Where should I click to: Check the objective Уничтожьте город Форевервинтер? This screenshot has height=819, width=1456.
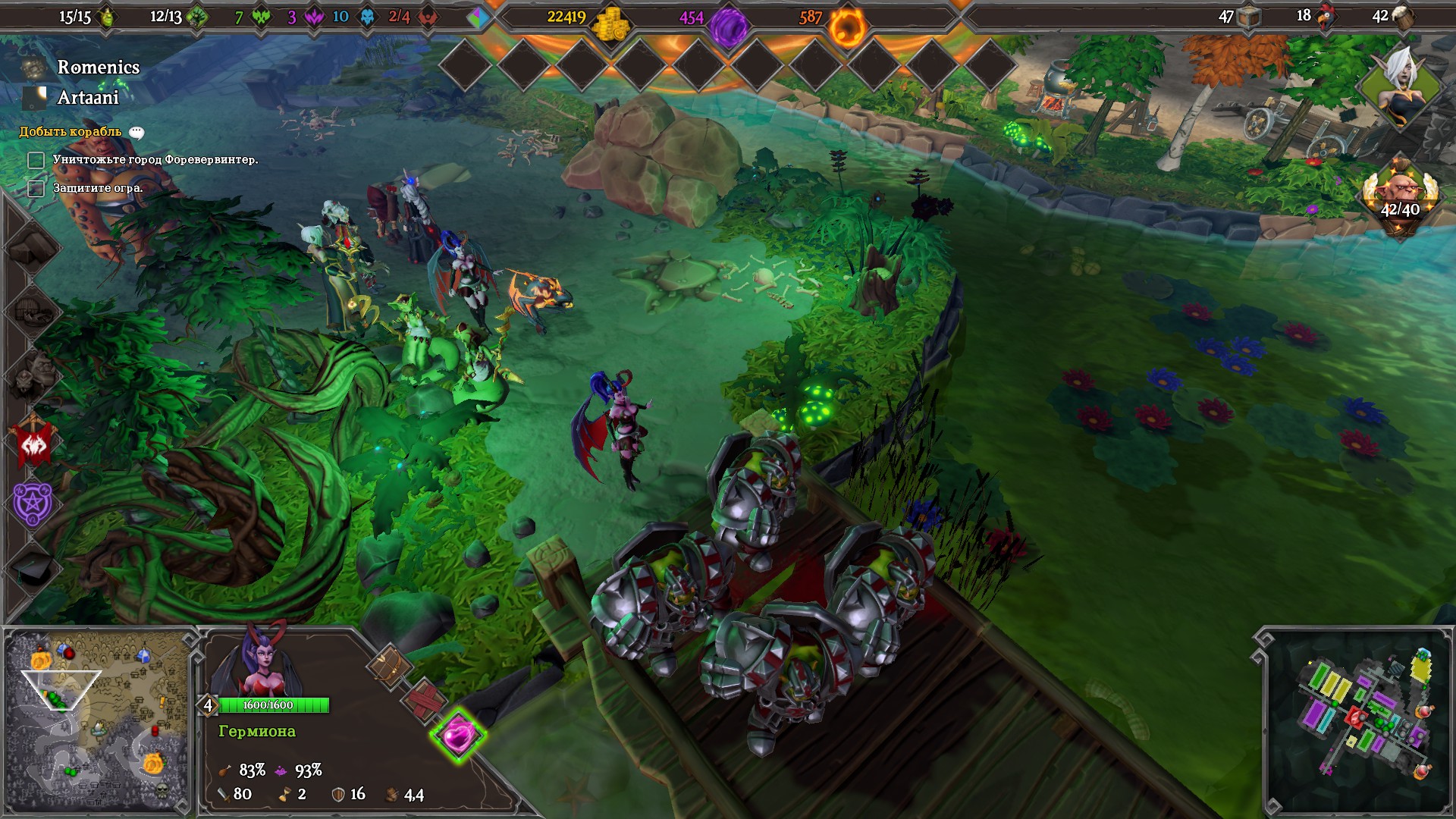(36, 159)
